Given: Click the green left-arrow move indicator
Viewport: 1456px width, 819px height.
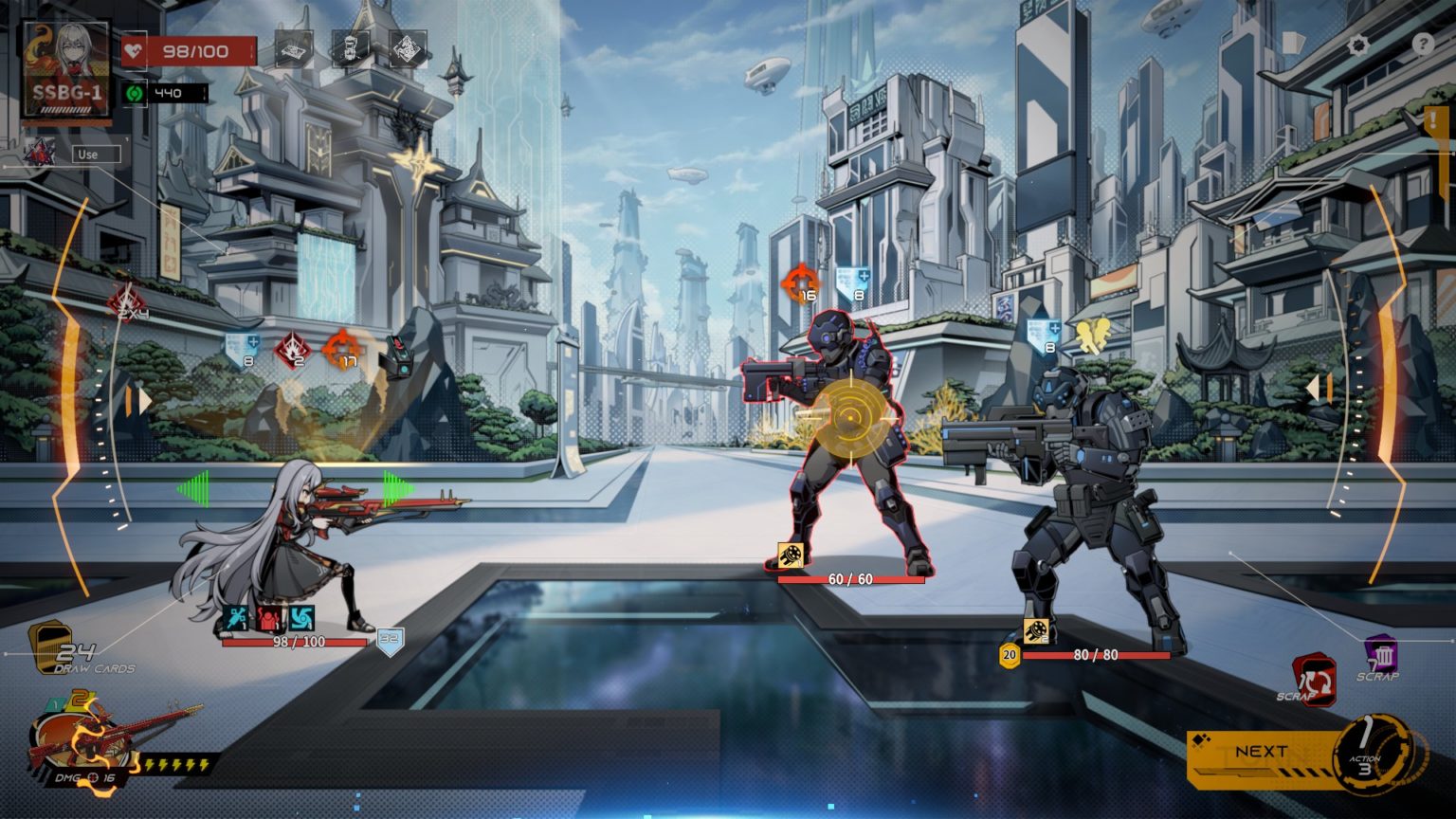Looking at the screenshot, I should pos(192,489).
